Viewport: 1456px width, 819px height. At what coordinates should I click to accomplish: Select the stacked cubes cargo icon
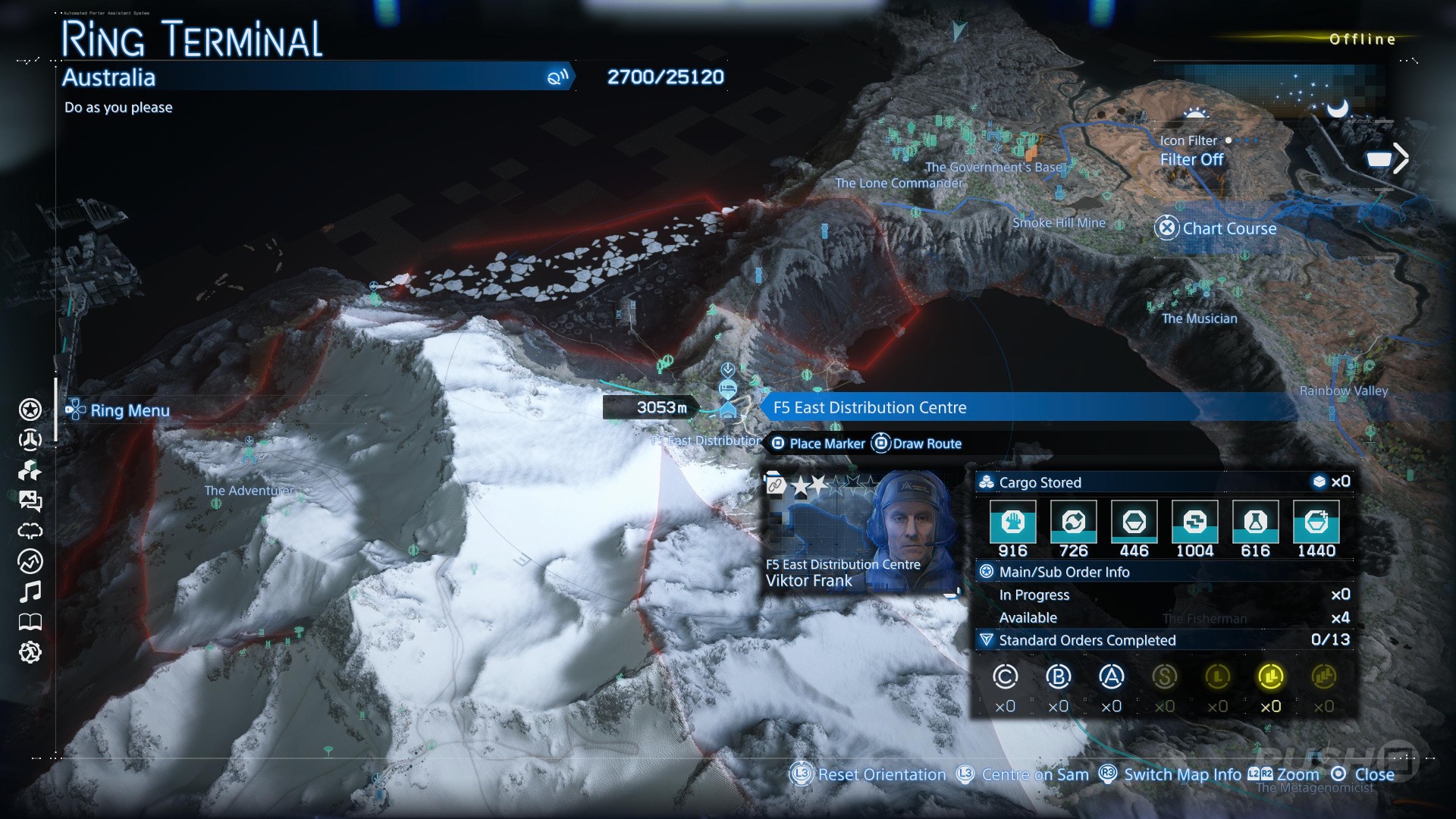click(x=30, y=471)
